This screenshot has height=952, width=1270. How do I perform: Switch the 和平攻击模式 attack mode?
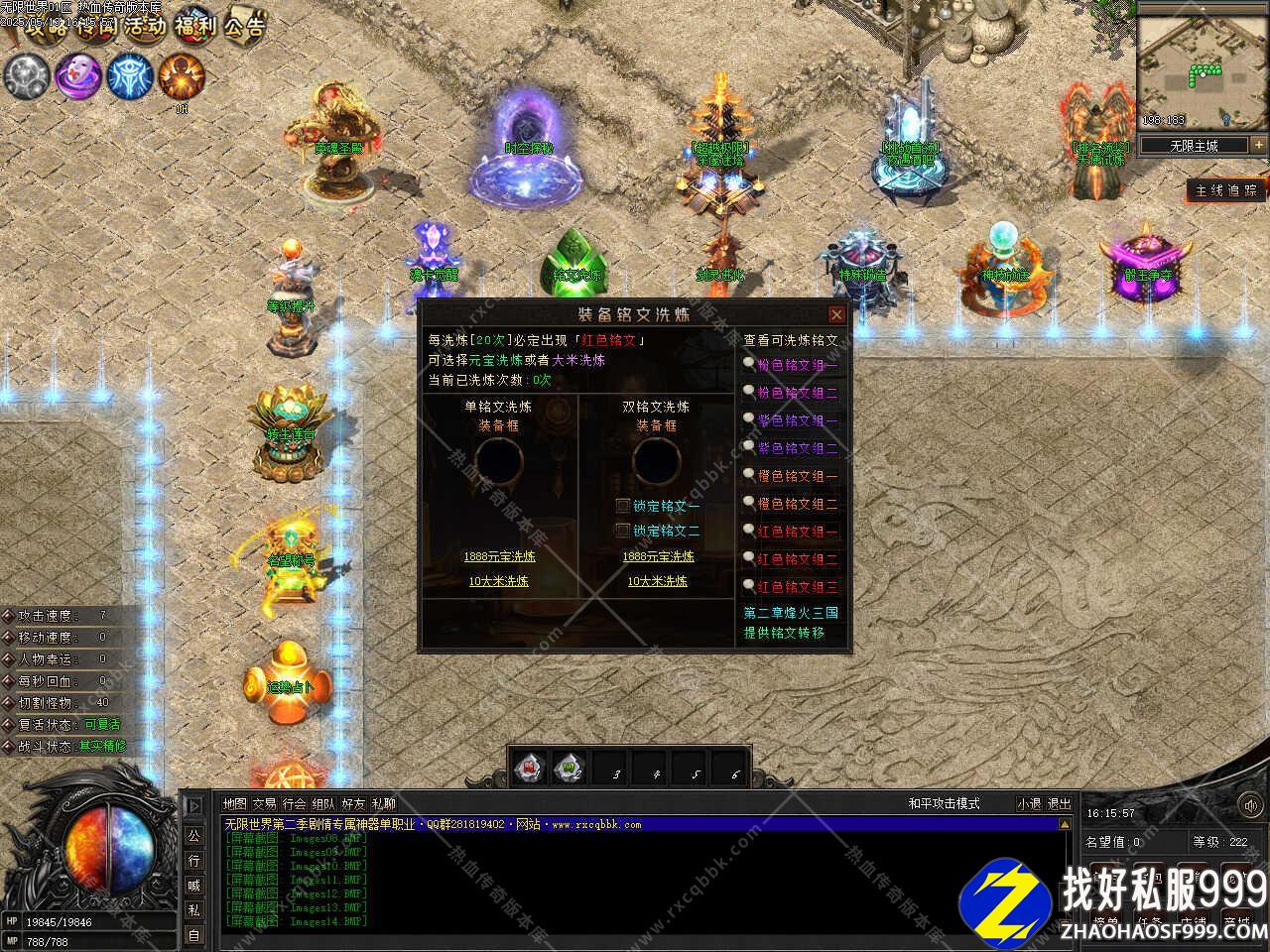click(x=943, y=804)
